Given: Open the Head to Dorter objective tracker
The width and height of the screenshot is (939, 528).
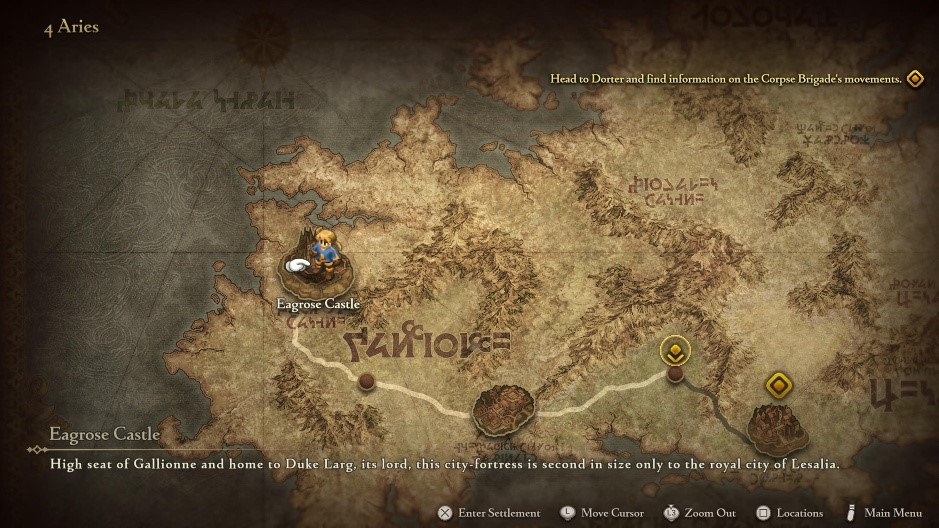Looking at the screenshot, I should tap(726, 78).
